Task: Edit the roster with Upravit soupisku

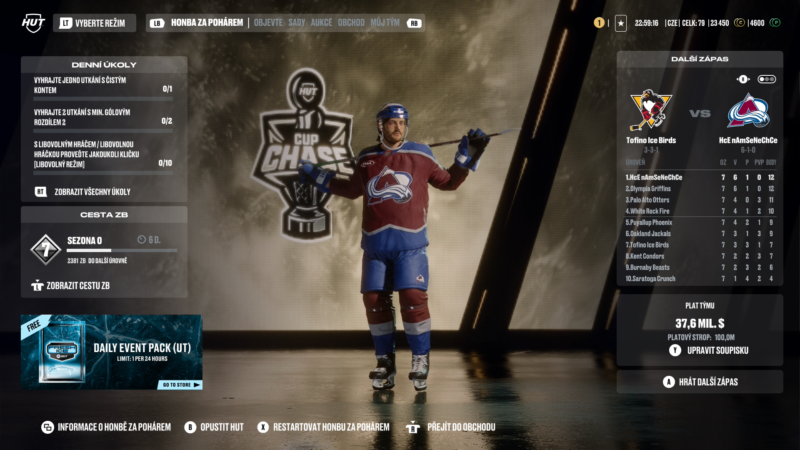Action: pyautogui.click(x=716, y=350)
